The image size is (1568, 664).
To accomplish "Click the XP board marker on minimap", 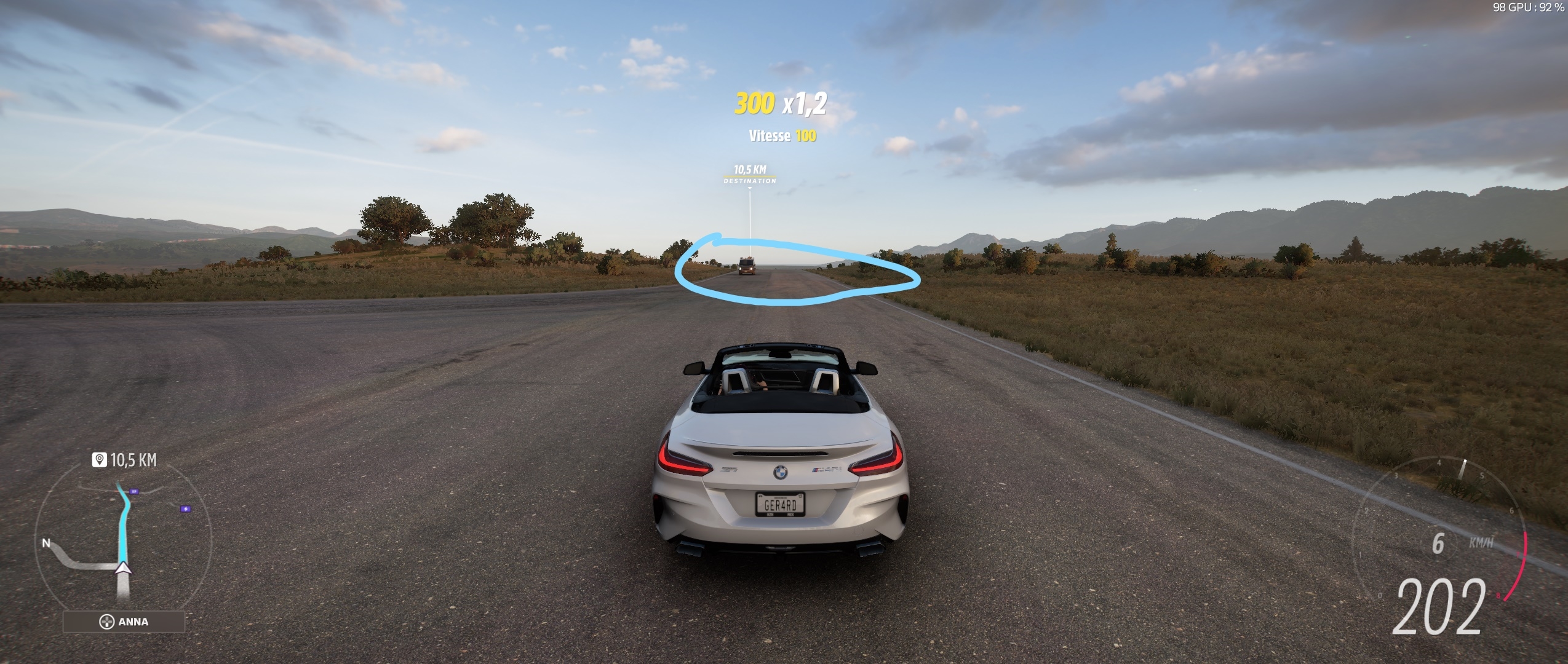I will (135, 491).
